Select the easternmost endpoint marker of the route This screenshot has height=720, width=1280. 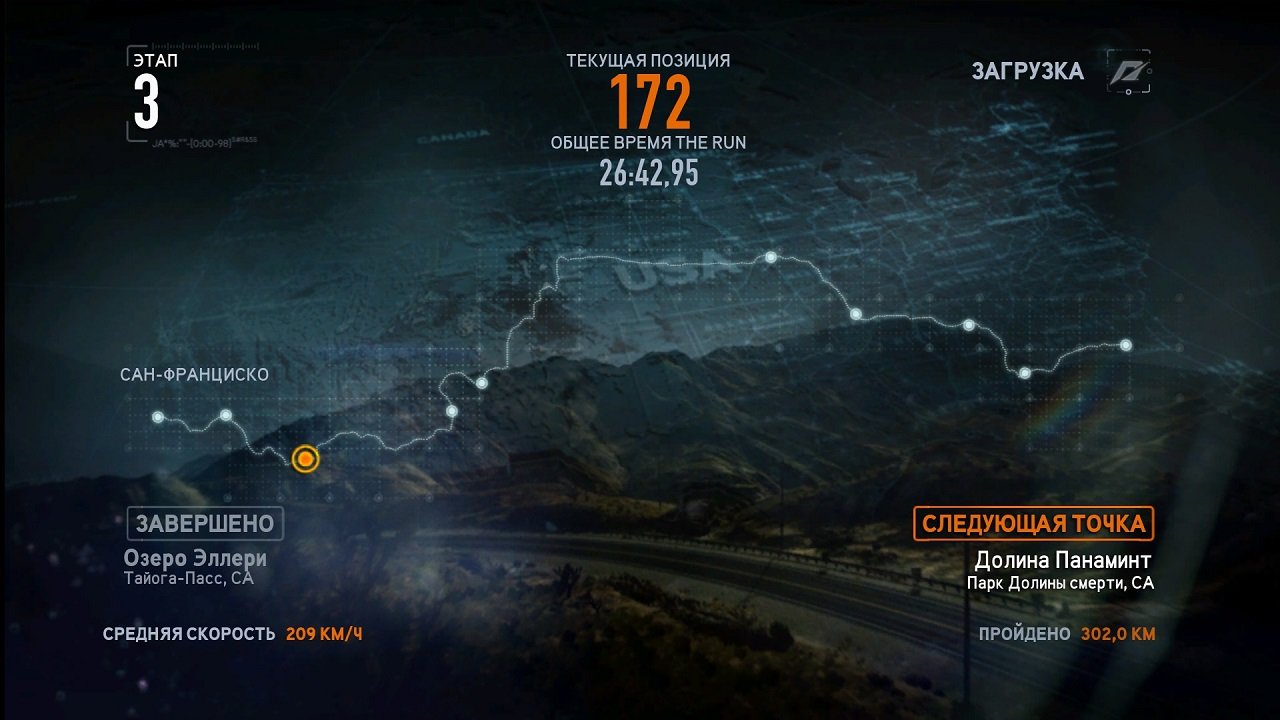(x=1126, y=345)
